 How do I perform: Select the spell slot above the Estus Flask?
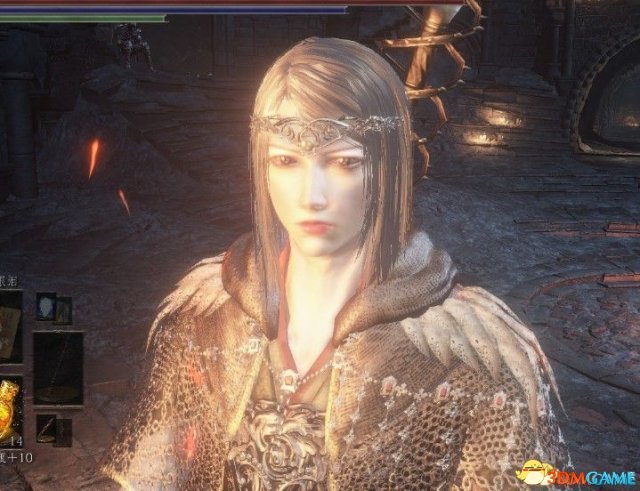(10, 327)
